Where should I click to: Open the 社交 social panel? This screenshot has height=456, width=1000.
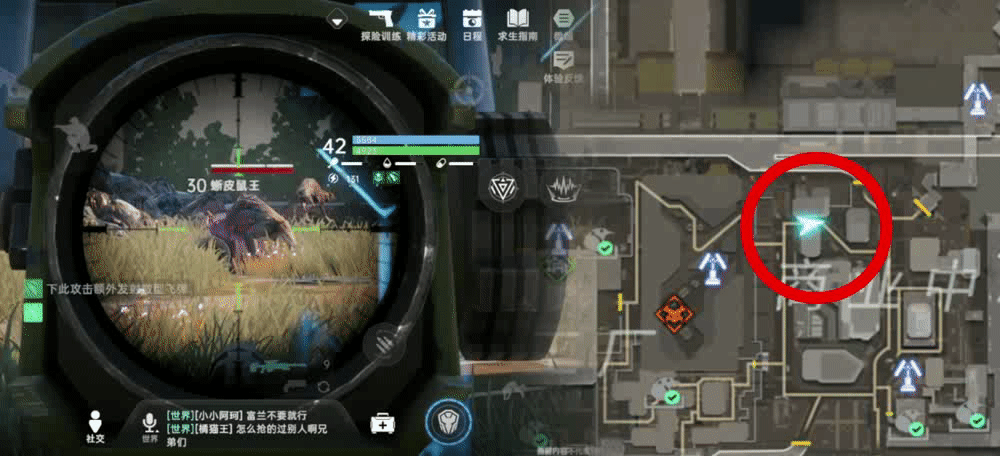95,424
